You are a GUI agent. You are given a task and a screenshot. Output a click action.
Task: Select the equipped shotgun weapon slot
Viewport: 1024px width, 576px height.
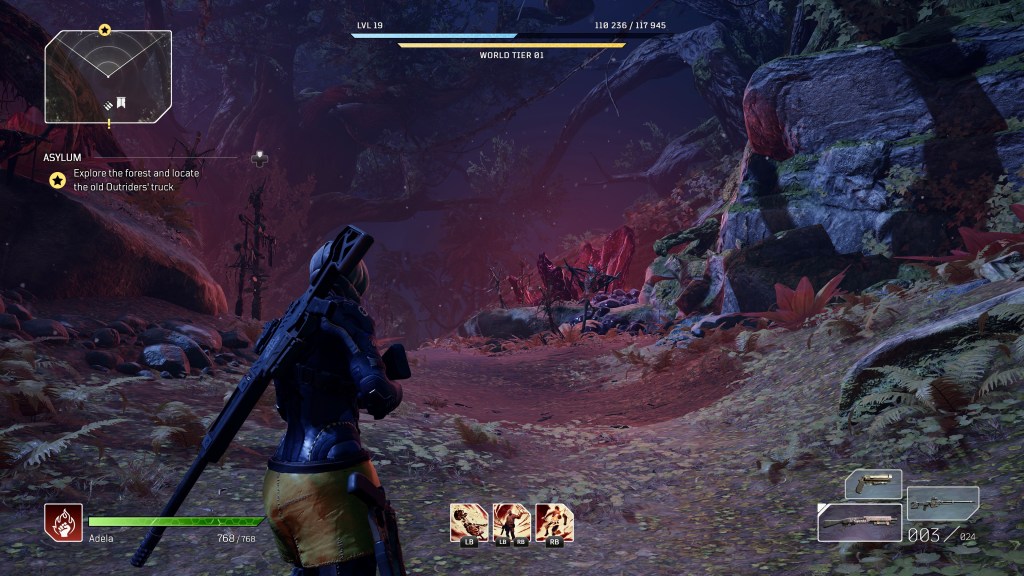[x=859, y=522]
